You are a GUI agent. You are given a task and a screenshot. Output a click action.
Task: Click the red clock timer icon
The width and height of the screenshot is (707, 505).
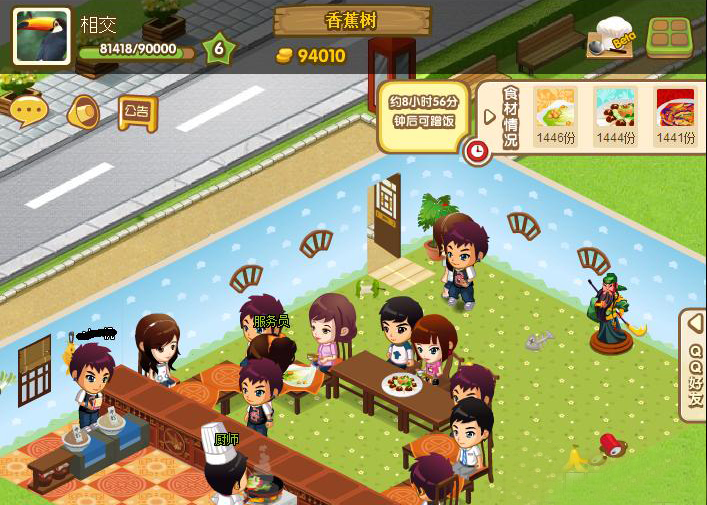point(477,151)
